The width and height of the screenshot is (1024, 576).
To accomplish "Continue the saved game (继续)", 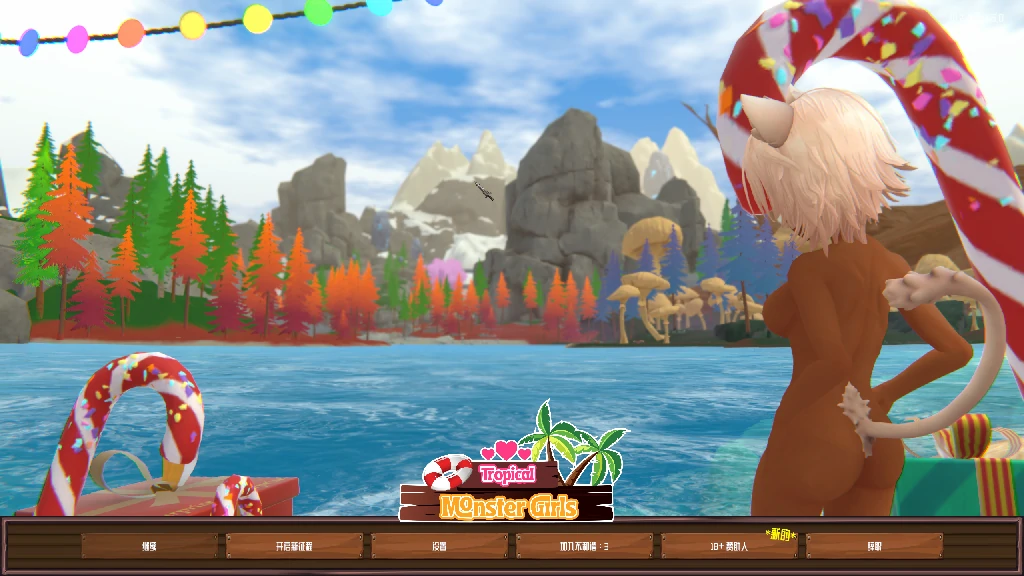I will 149,546.
